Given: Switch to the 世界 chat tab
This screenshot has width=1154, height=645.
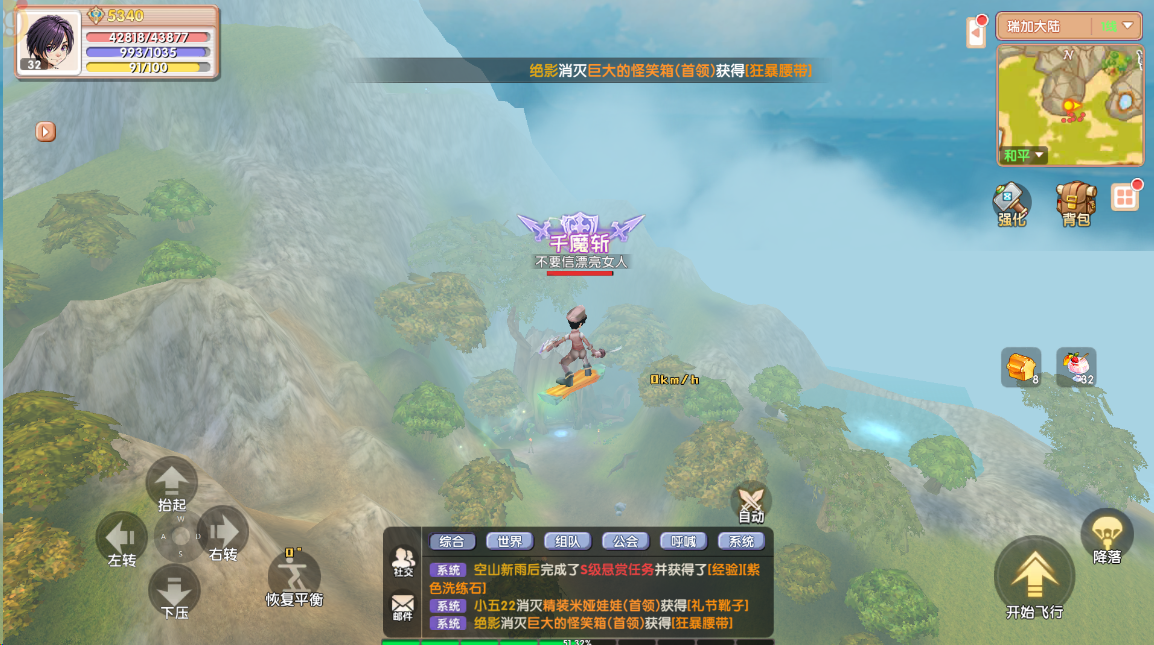Looking at the screenshot, I should (x=509, y=541).
